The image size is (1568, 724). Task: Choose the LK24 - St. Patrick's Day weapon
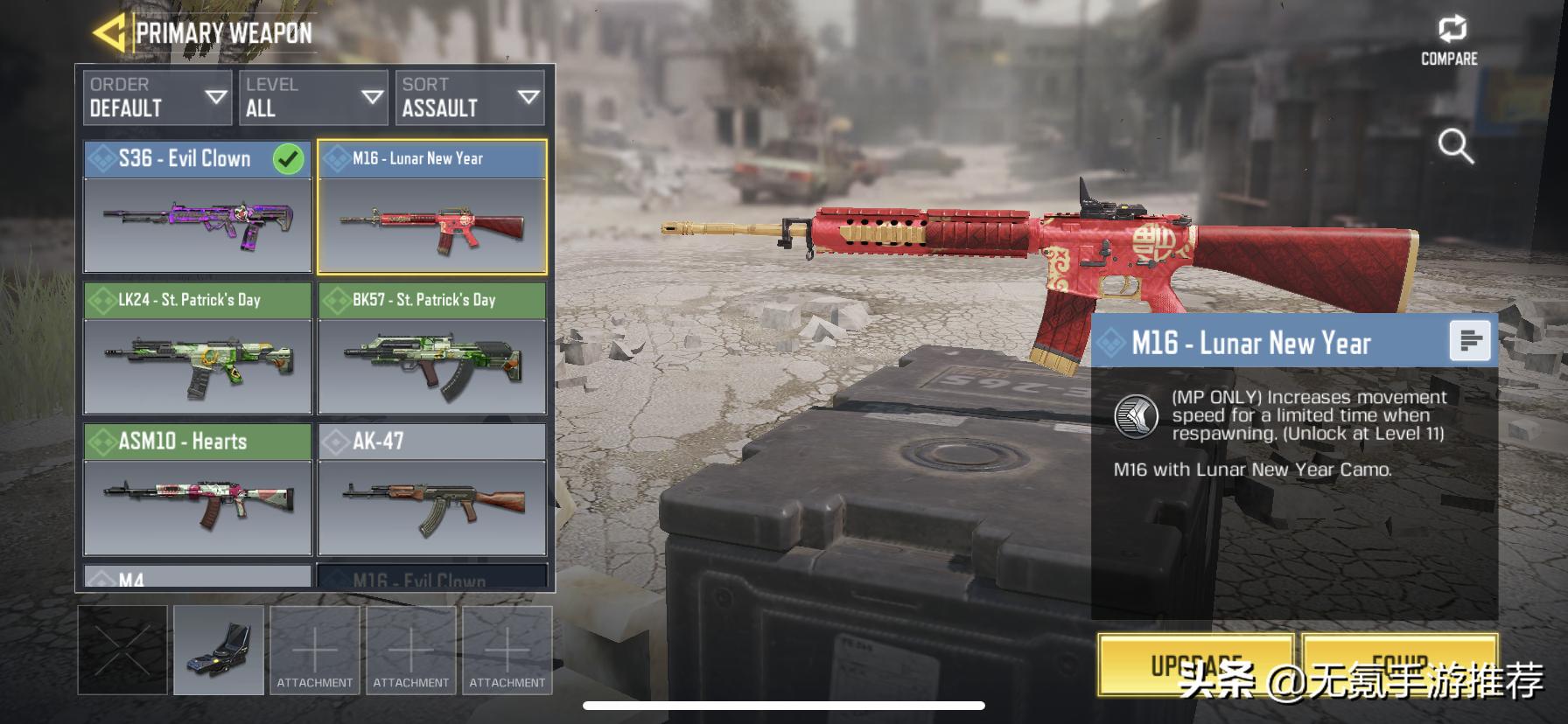point(198,348)
